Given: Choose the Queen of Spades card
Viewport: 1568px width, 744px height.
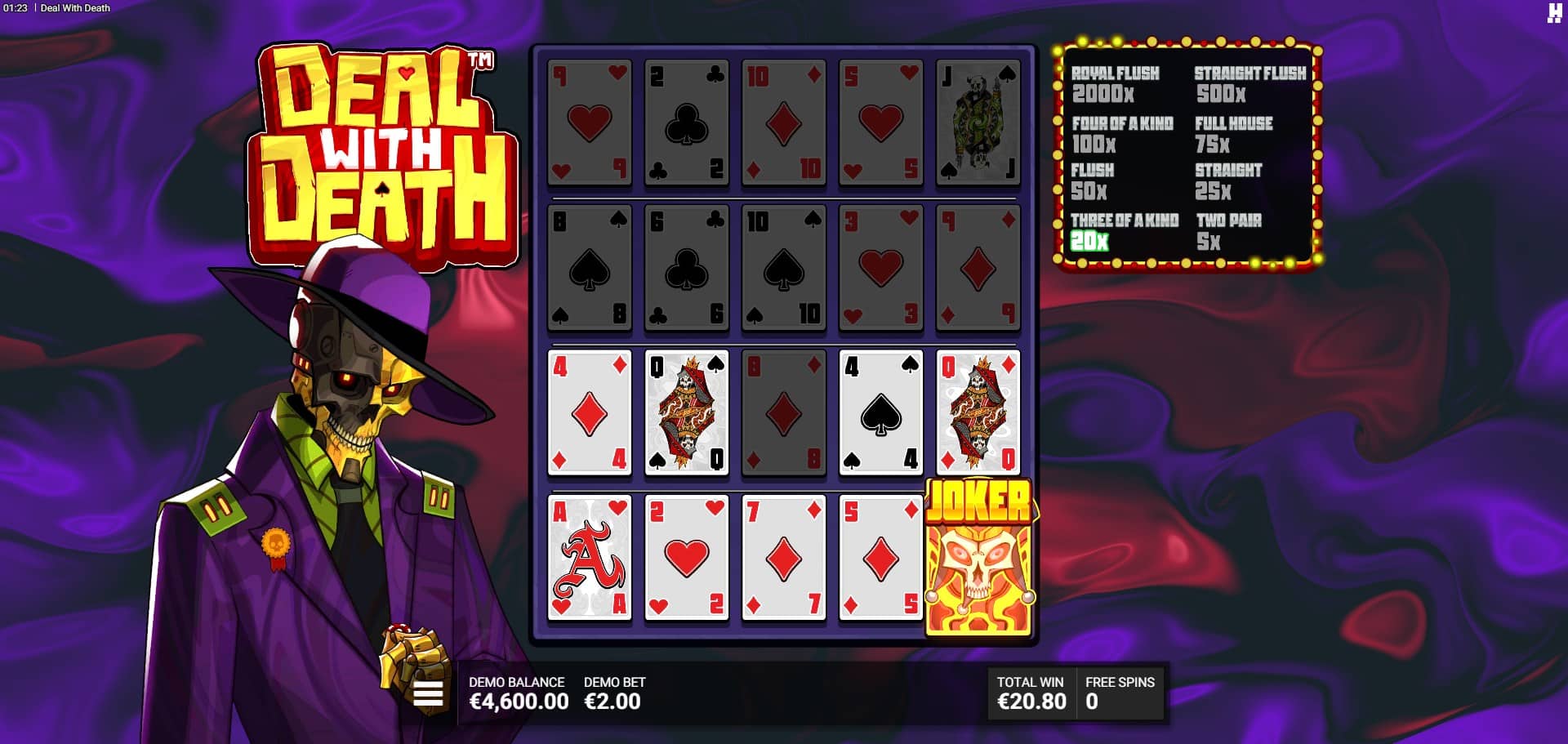Looking at the screenshot, I should coord(686,413).
